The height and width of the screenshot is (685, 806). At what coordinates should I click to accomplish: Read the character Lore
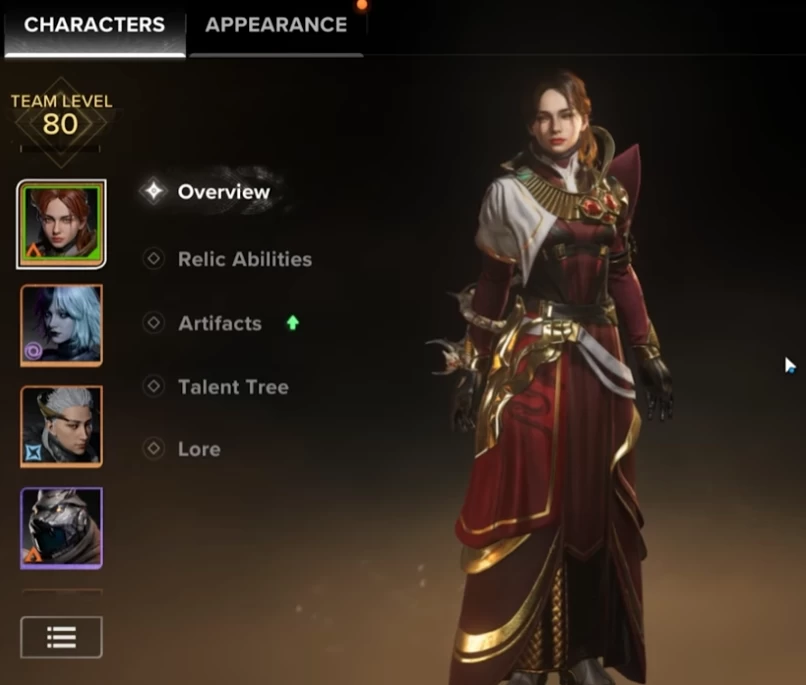point(198,449)
